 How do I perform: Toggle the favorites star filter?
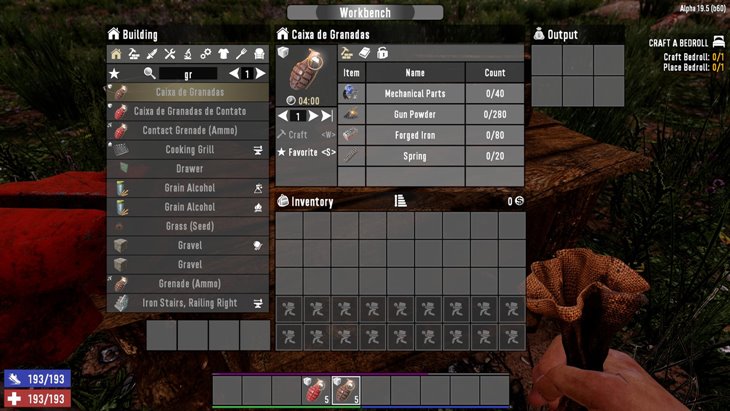pyautogui.click(x=115, y=74)
